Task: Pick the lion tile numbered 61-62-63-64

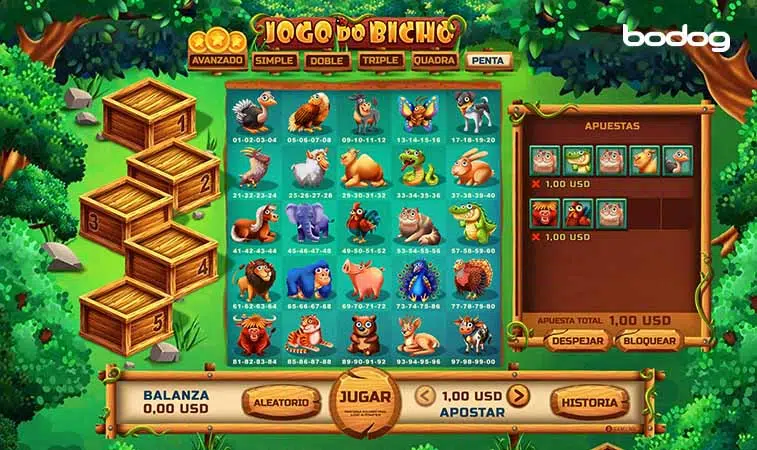Action: coord(253,284)
